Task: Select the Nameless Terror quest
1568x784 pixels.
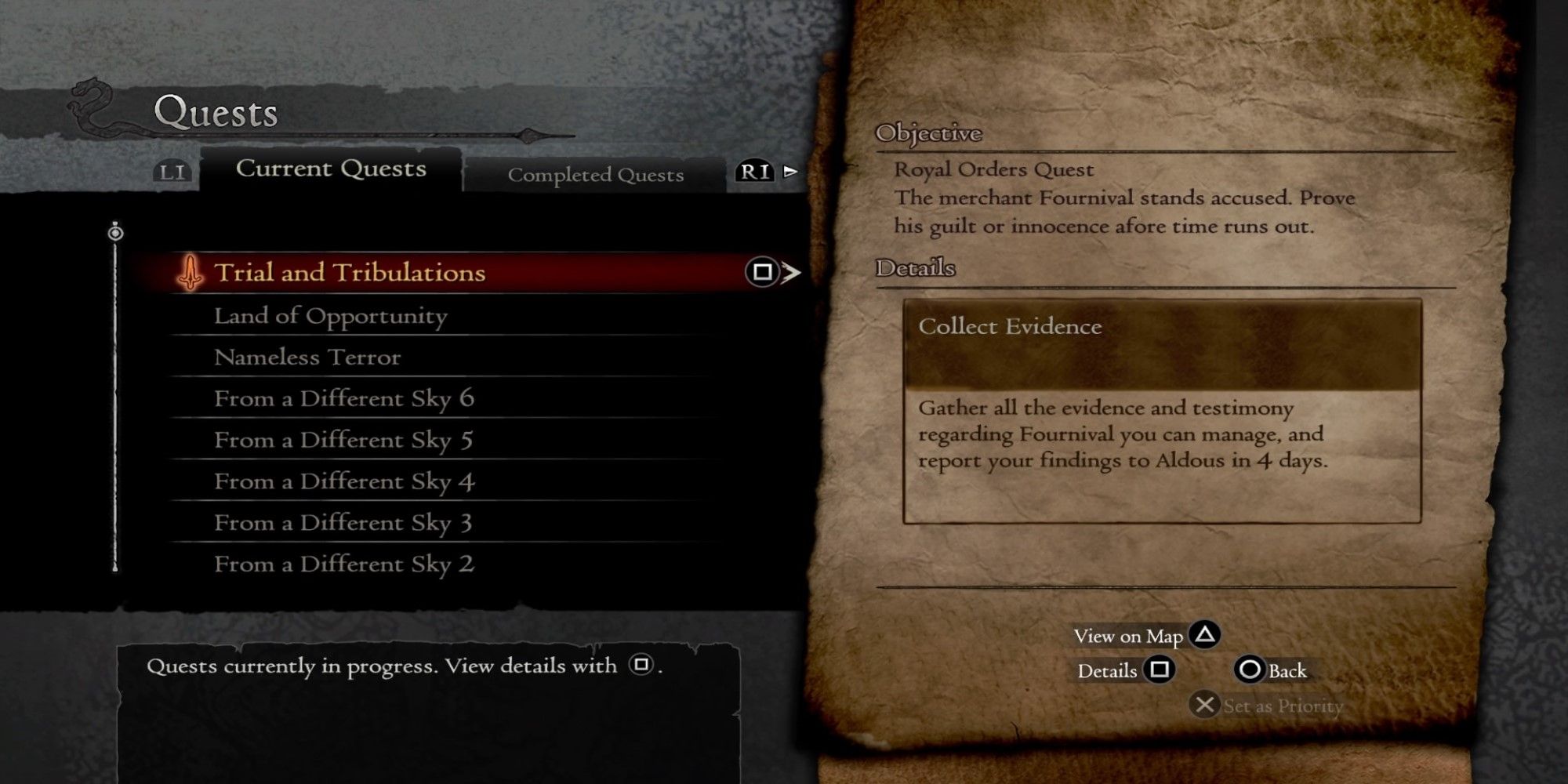Action: 307,358
